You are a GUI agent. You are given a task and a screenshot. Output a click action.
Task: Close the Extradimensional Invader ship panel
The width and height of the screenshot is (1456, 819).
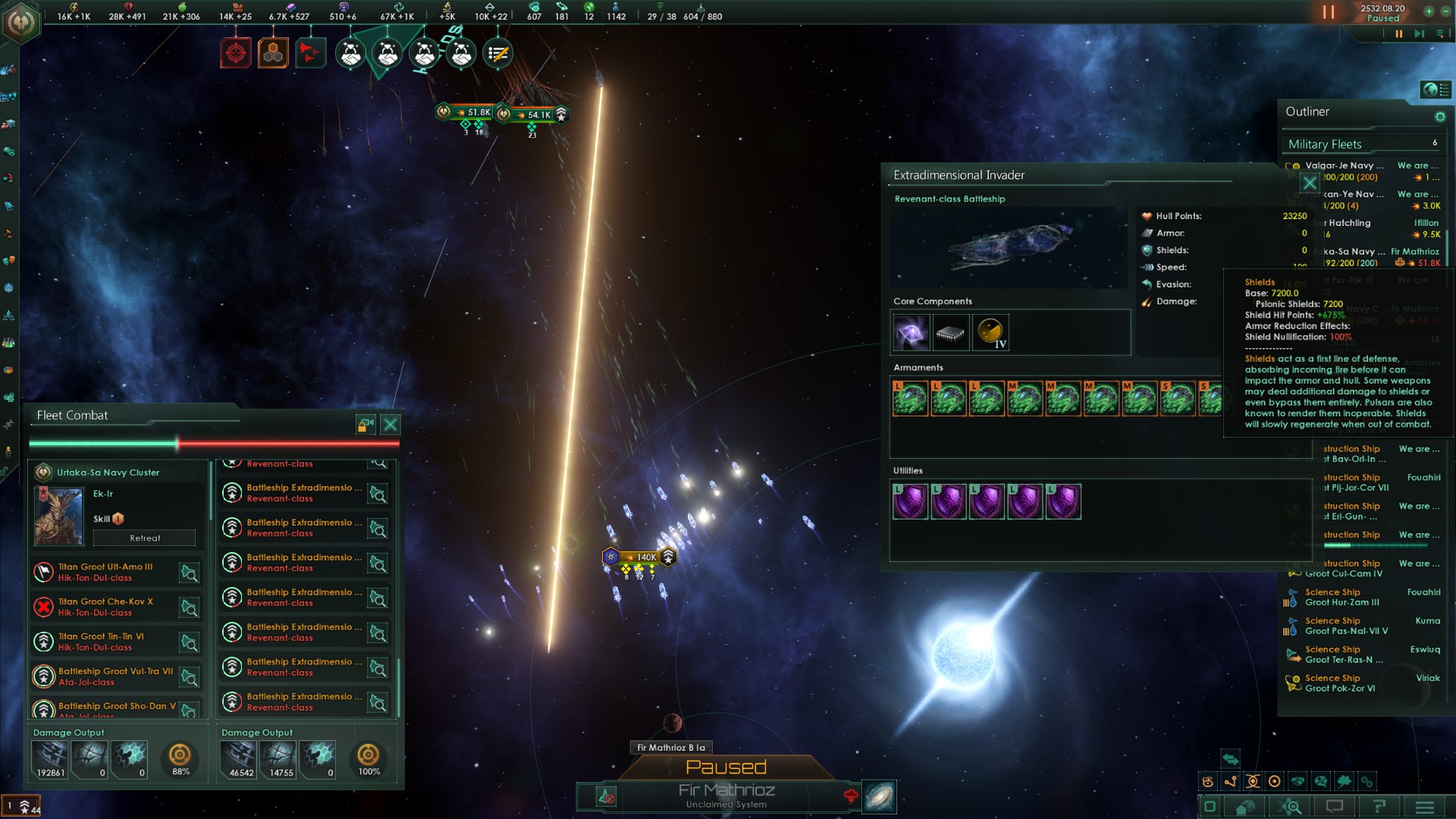tap(1310, 183)
